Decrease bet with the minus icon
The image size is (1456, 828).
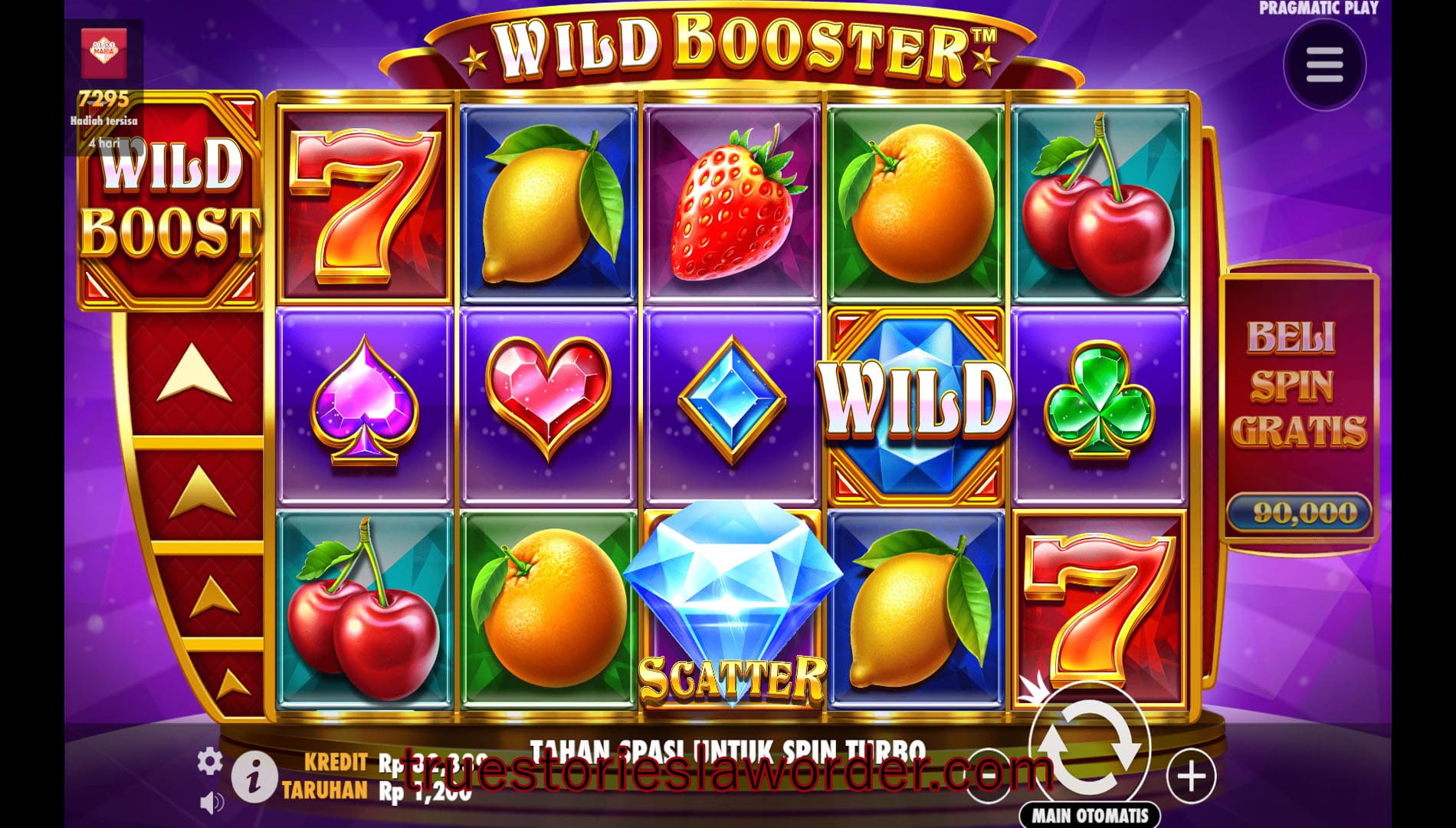point(989,777)
